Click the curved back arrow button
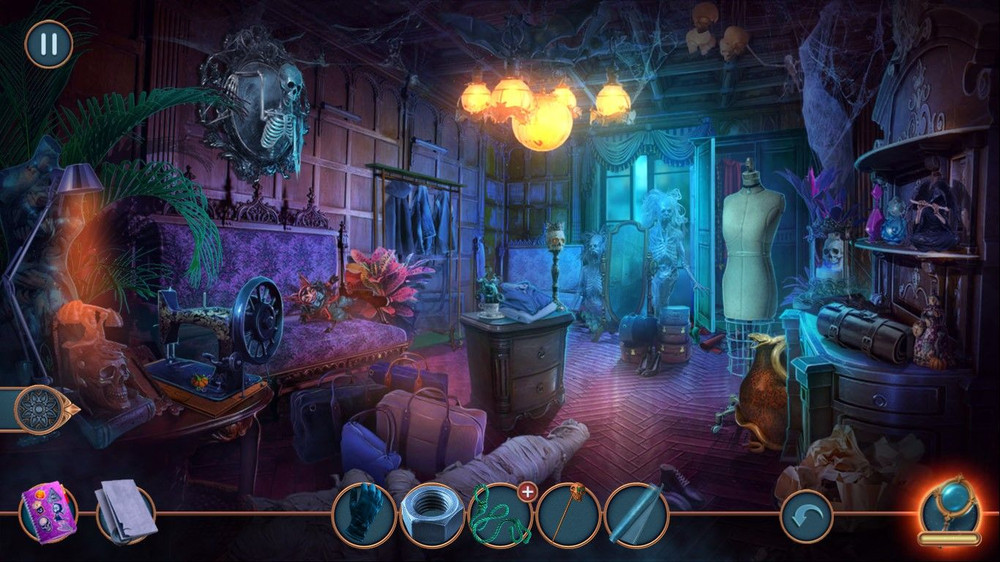The height and width of the screenshot is (562, 1000). pyautogui.click(x=806, y=516)
